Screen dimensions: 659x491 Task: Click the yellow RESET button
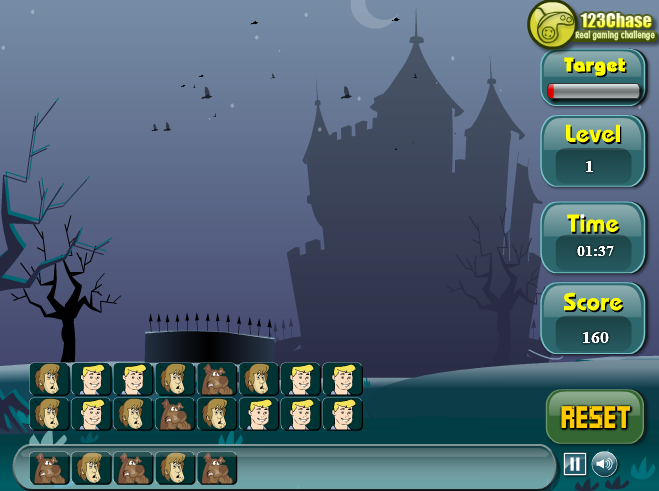595,417
